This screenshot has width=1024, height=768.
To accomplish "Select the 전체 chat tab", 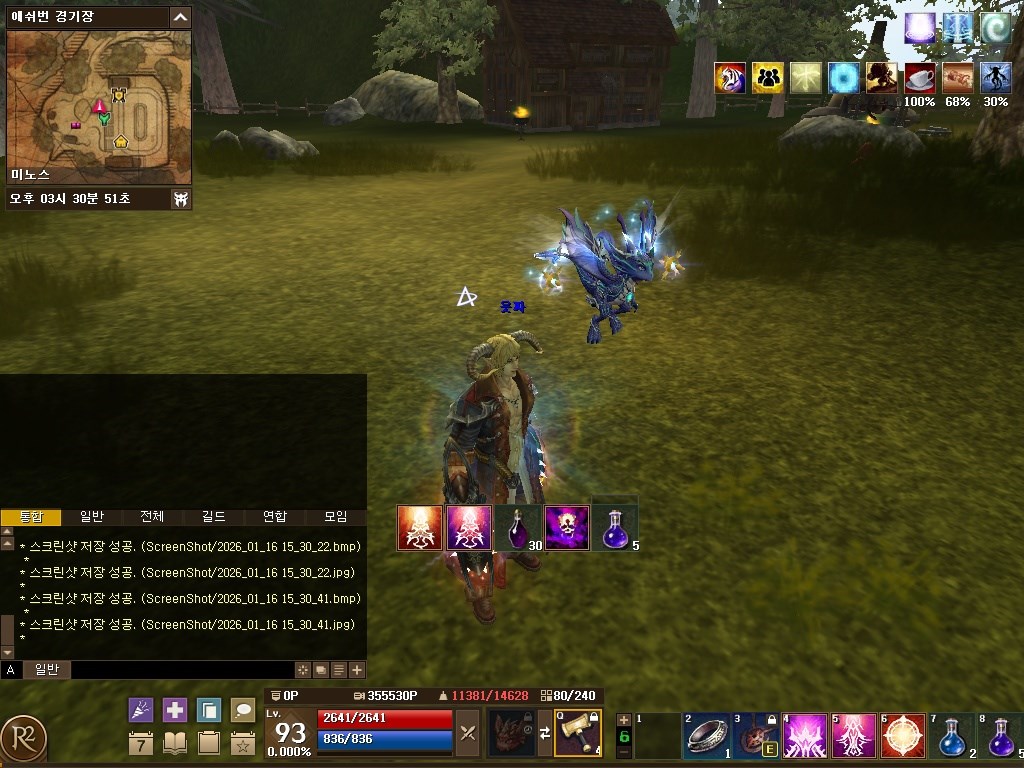I will click(152, 517).
